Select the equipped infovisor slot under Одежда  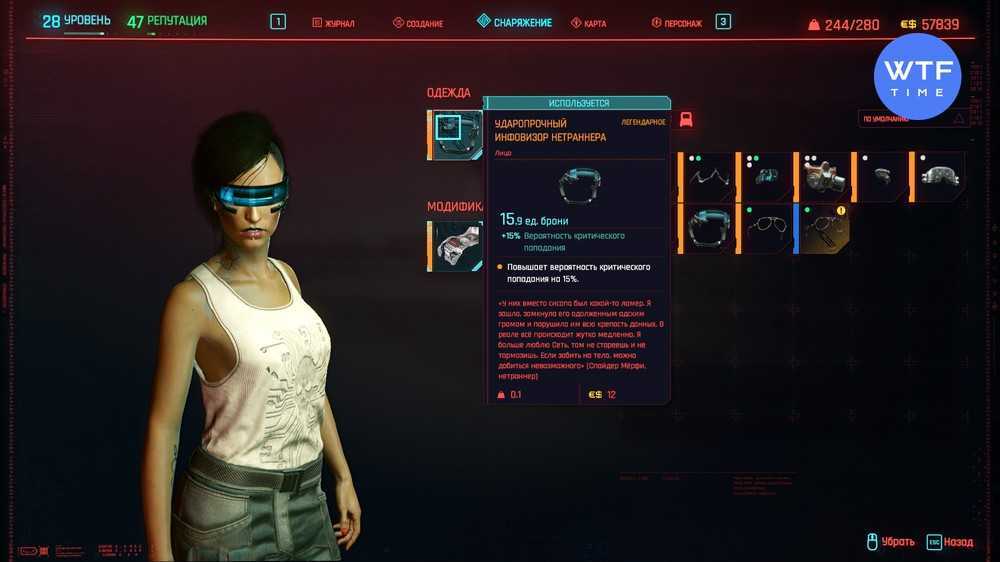(x=454, y=134)
